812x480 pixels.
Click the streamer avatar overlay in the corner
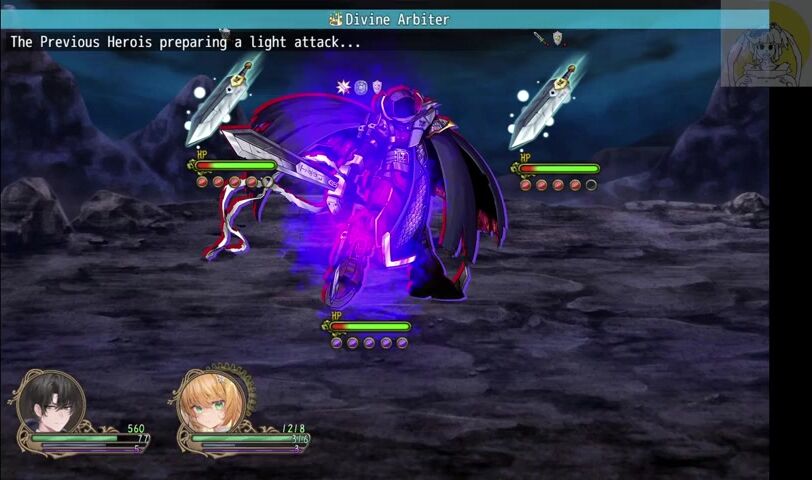click(765, 44)
